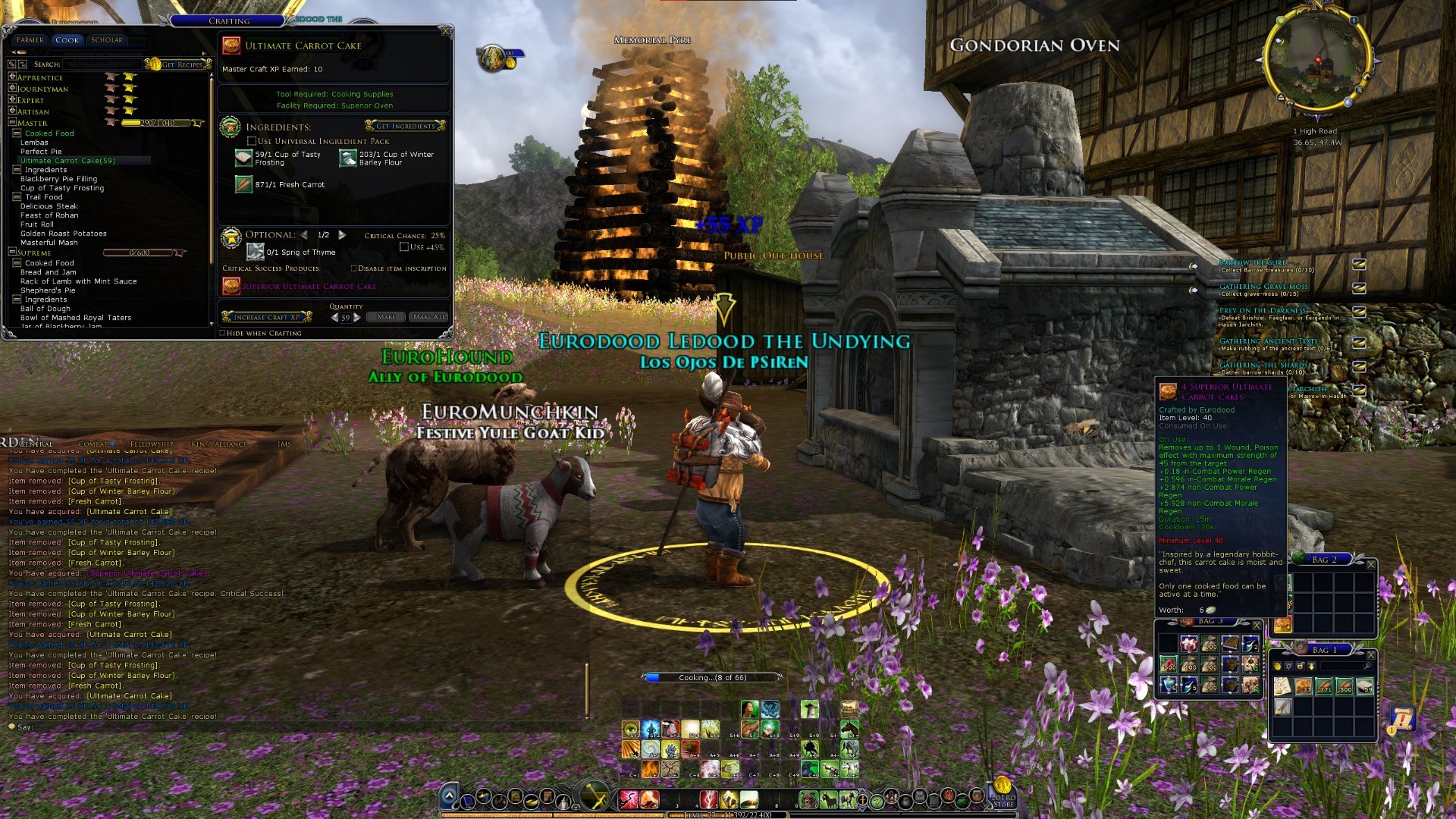Increase crafting quantity with right arrow

click(x=357, y=318)
